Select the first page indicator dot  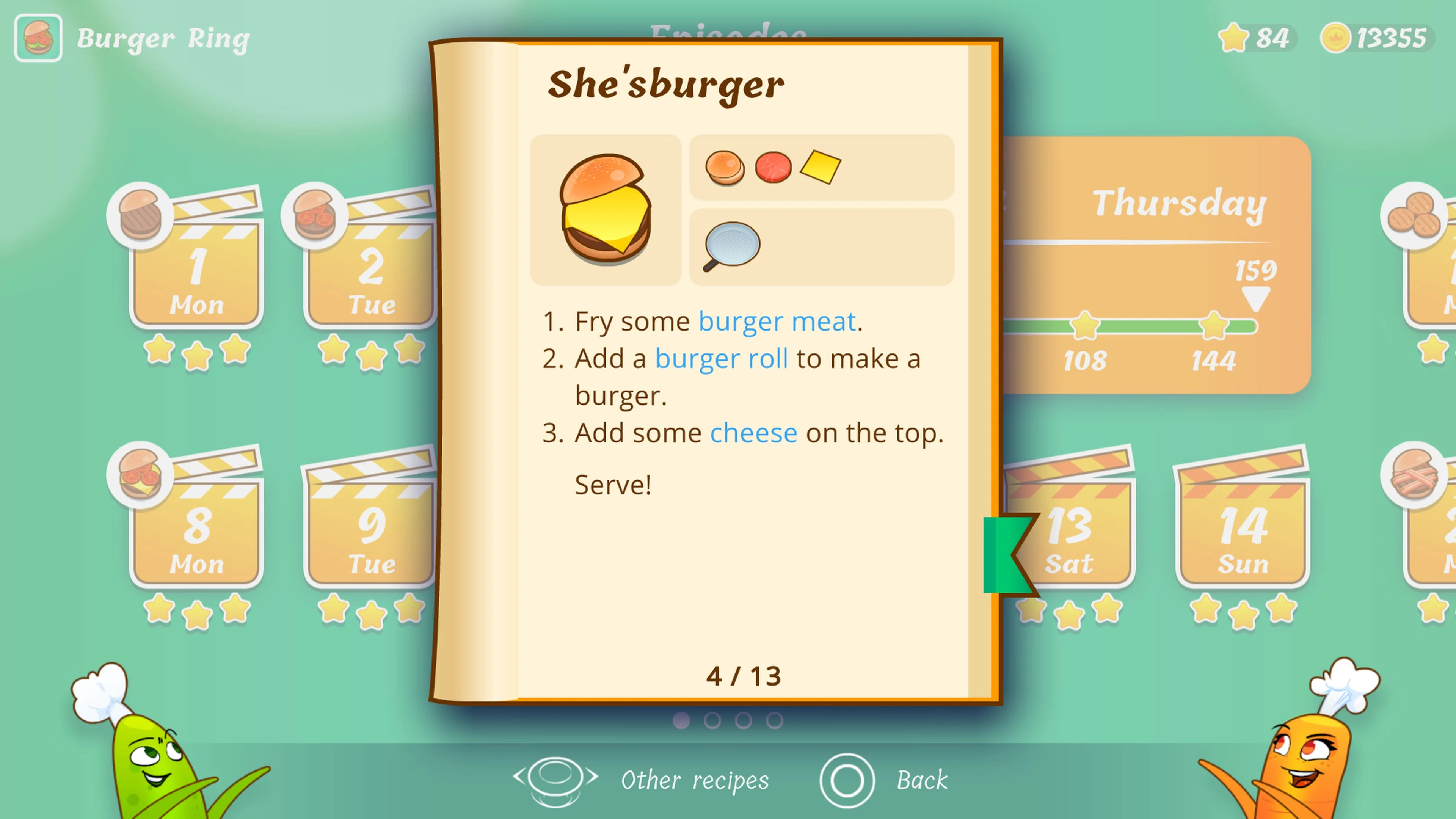(x=682, y=720)
